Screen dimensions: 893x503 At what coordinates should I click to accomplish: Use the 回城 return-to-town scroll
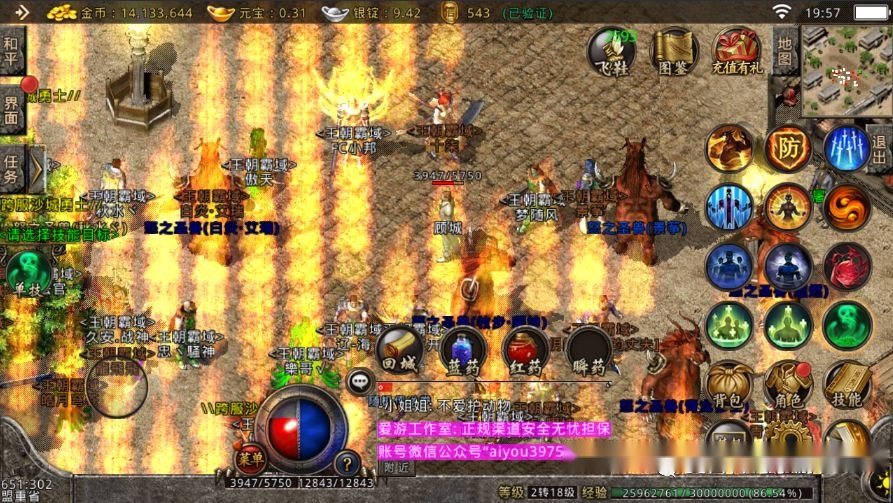coord(399,350)
